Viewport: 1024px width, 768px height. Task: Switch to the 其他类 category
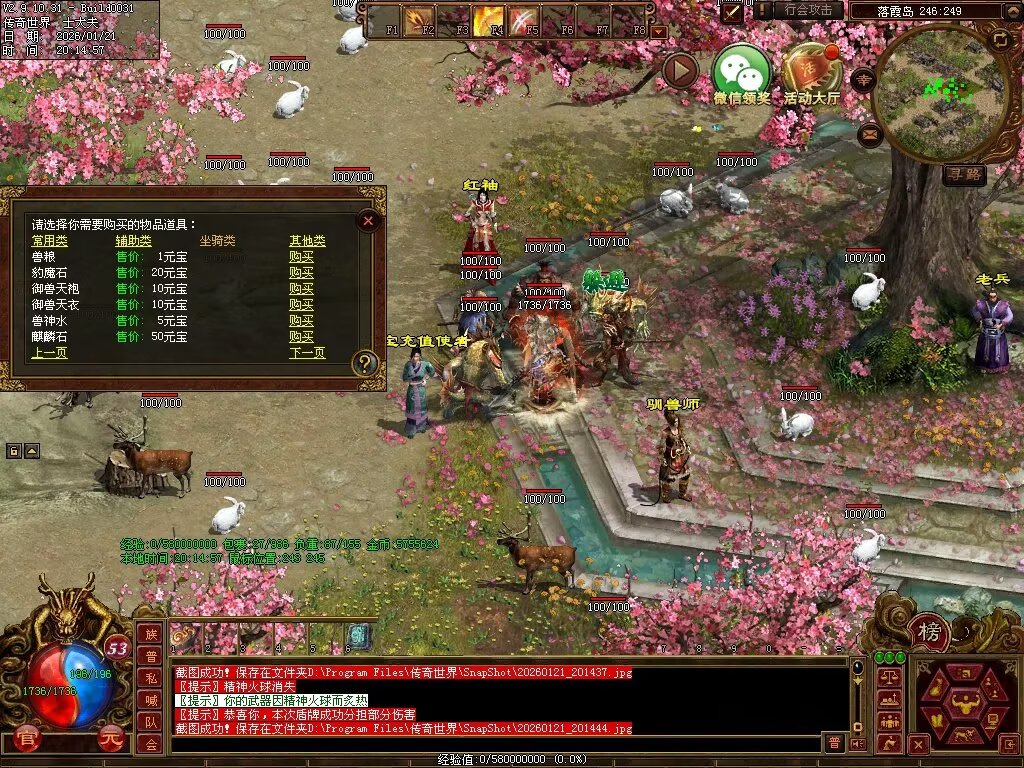pos(307,241)
